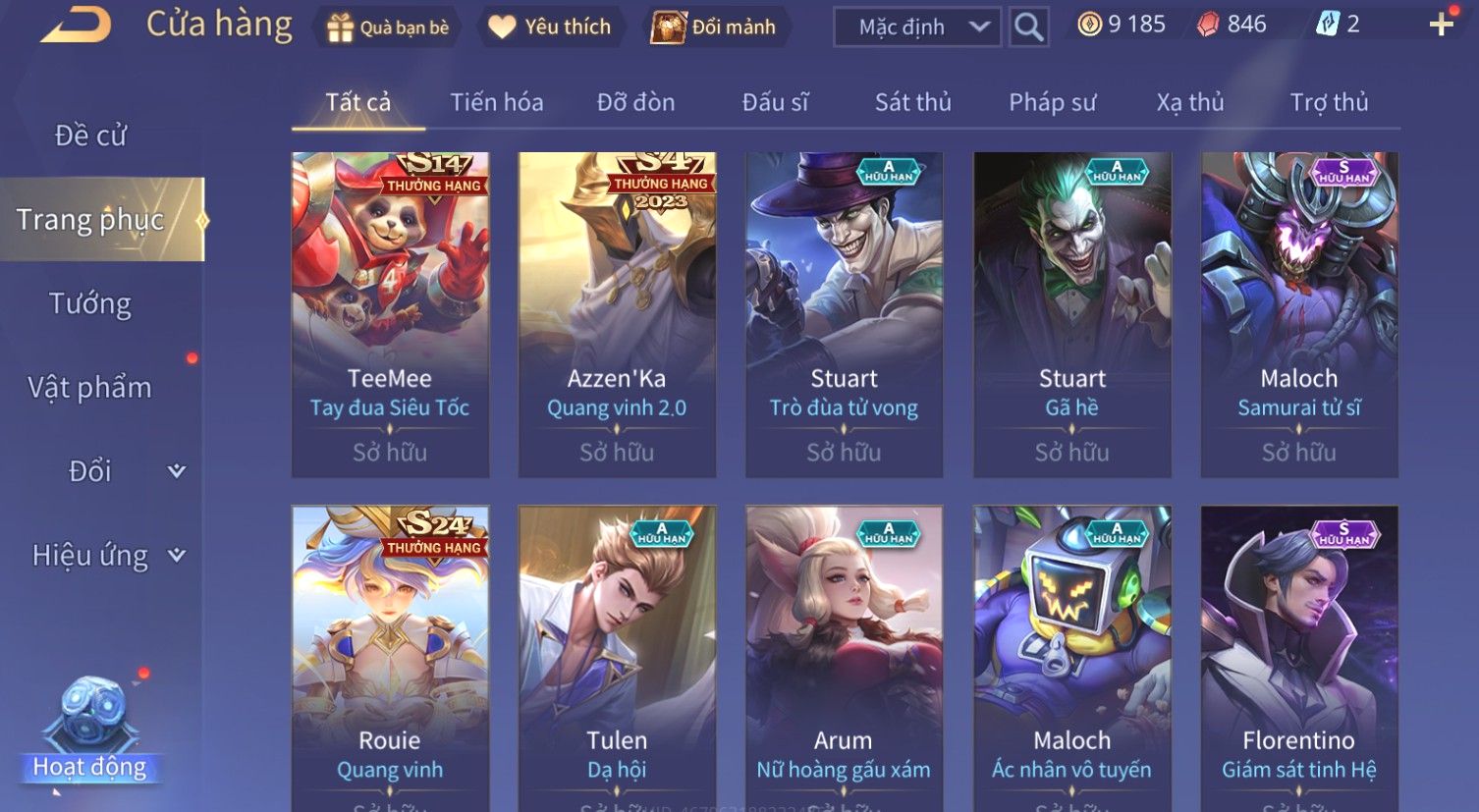
Task: Go to the Vật phẩm items section
Action: pos(90,388)
